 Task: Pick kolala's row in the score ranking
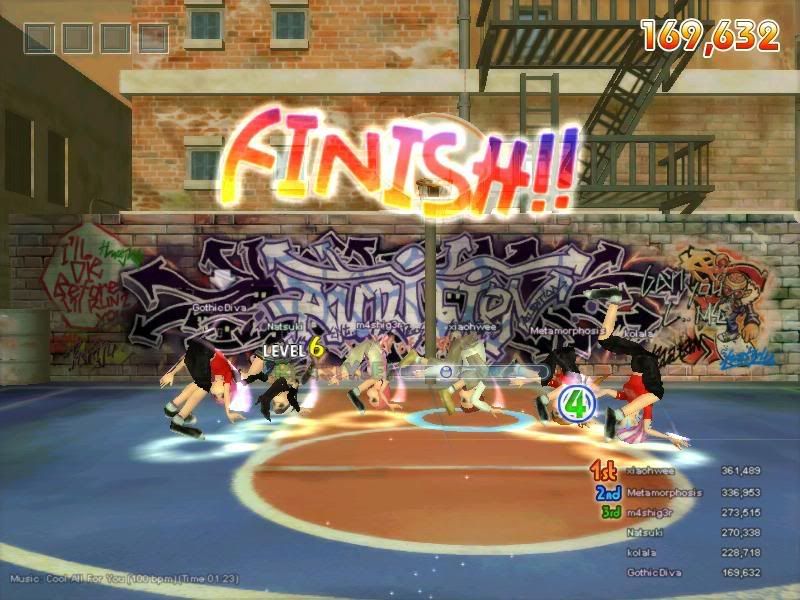coord(680,553)
